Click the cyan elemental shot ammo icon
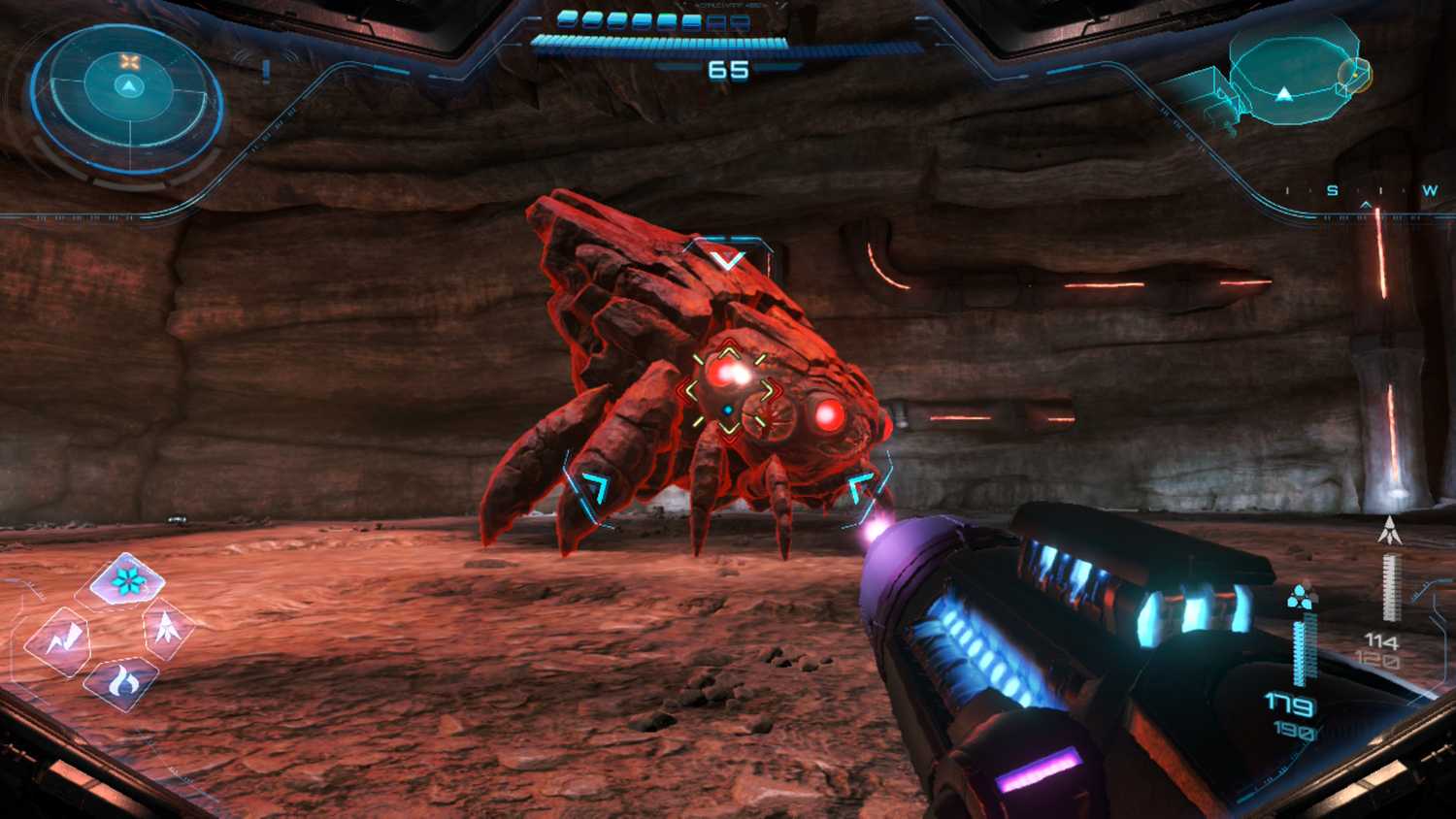Image resolution: width=1456 pixels, height=819 pixels. coord(1302,597)
